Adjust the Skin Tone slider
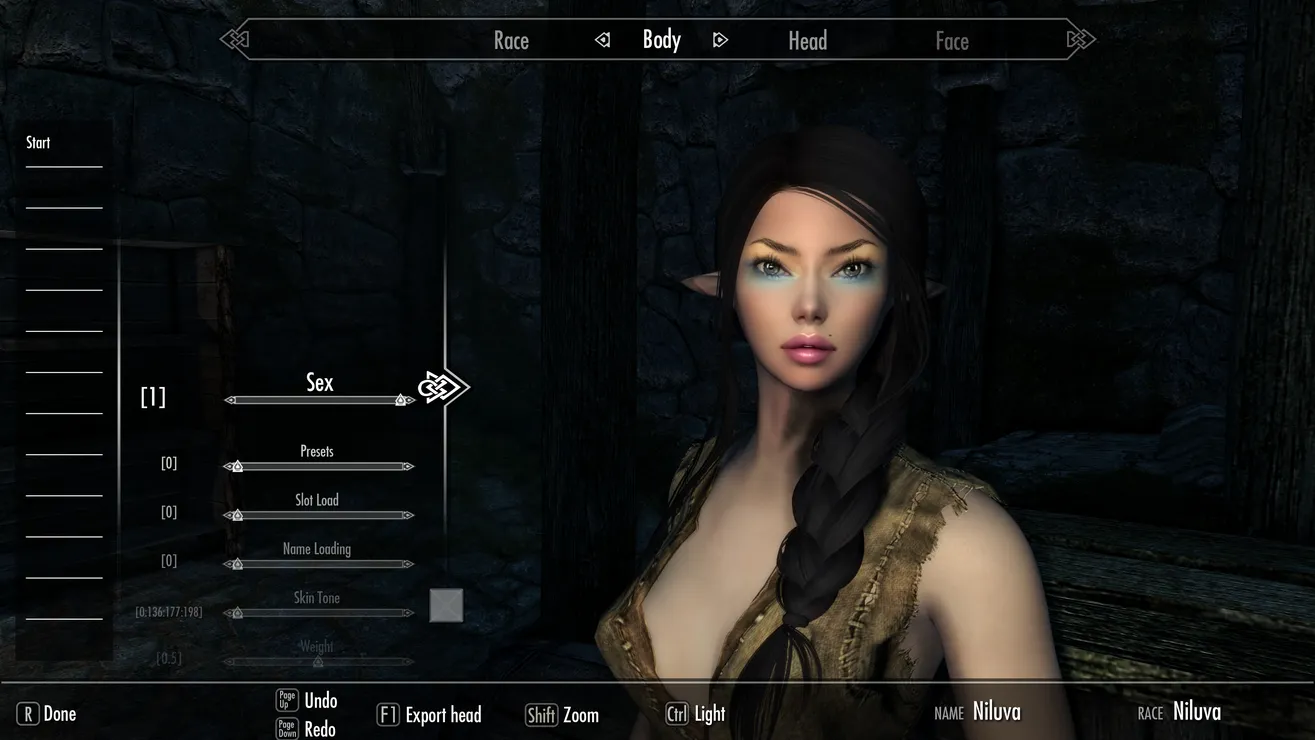Viewport: 1315px width, 740px height. [x=319, y=613]
